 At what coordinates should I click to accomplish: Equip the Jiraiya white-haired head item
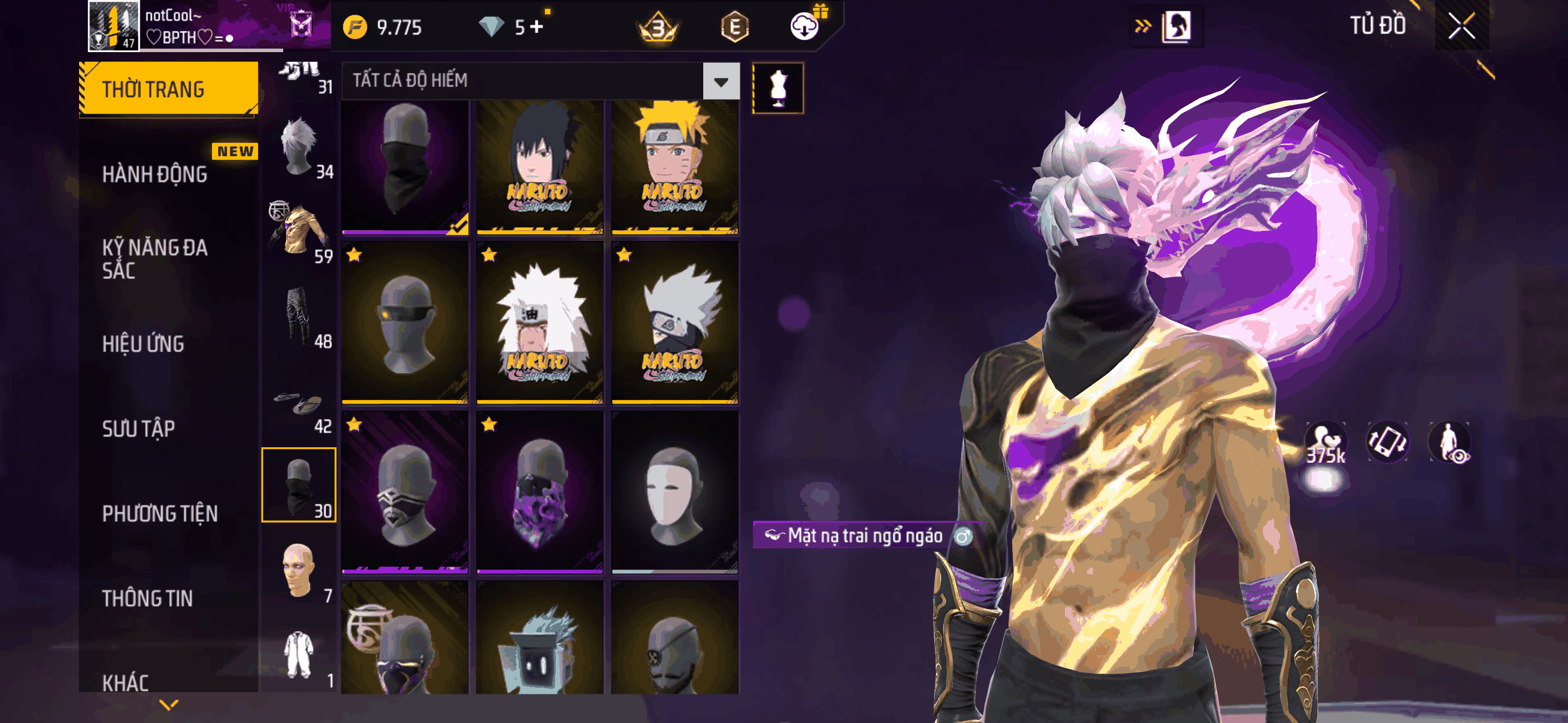tap(539, 323)
